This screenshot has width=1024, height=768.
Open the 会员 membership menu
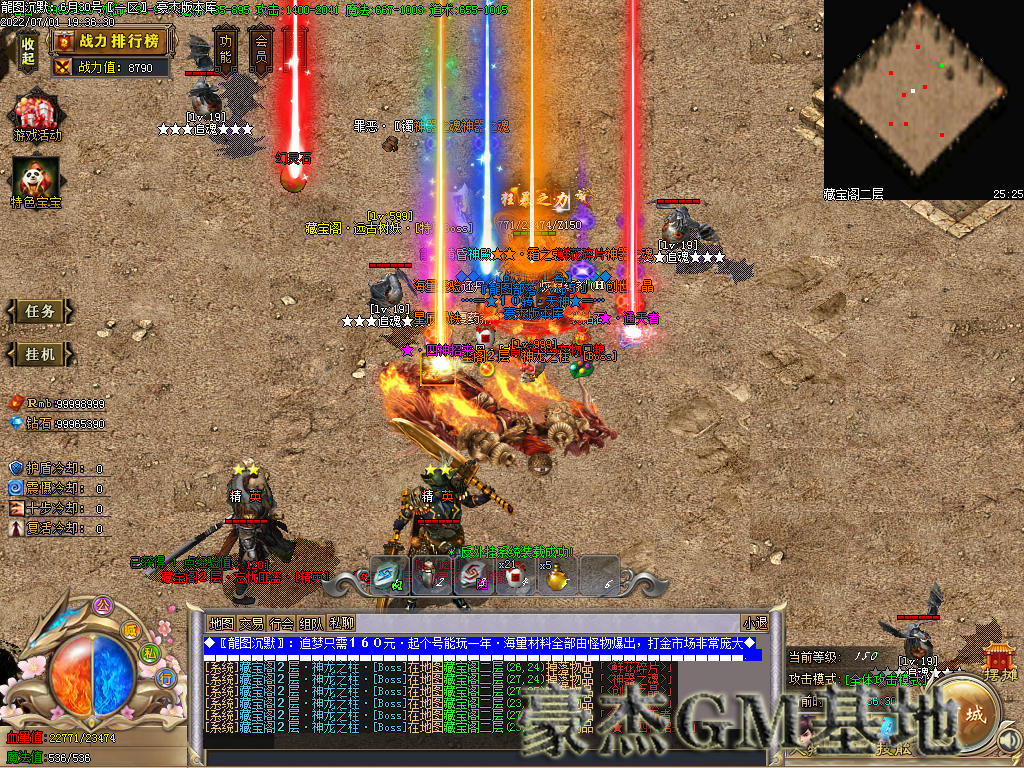(x=261, y=48)
